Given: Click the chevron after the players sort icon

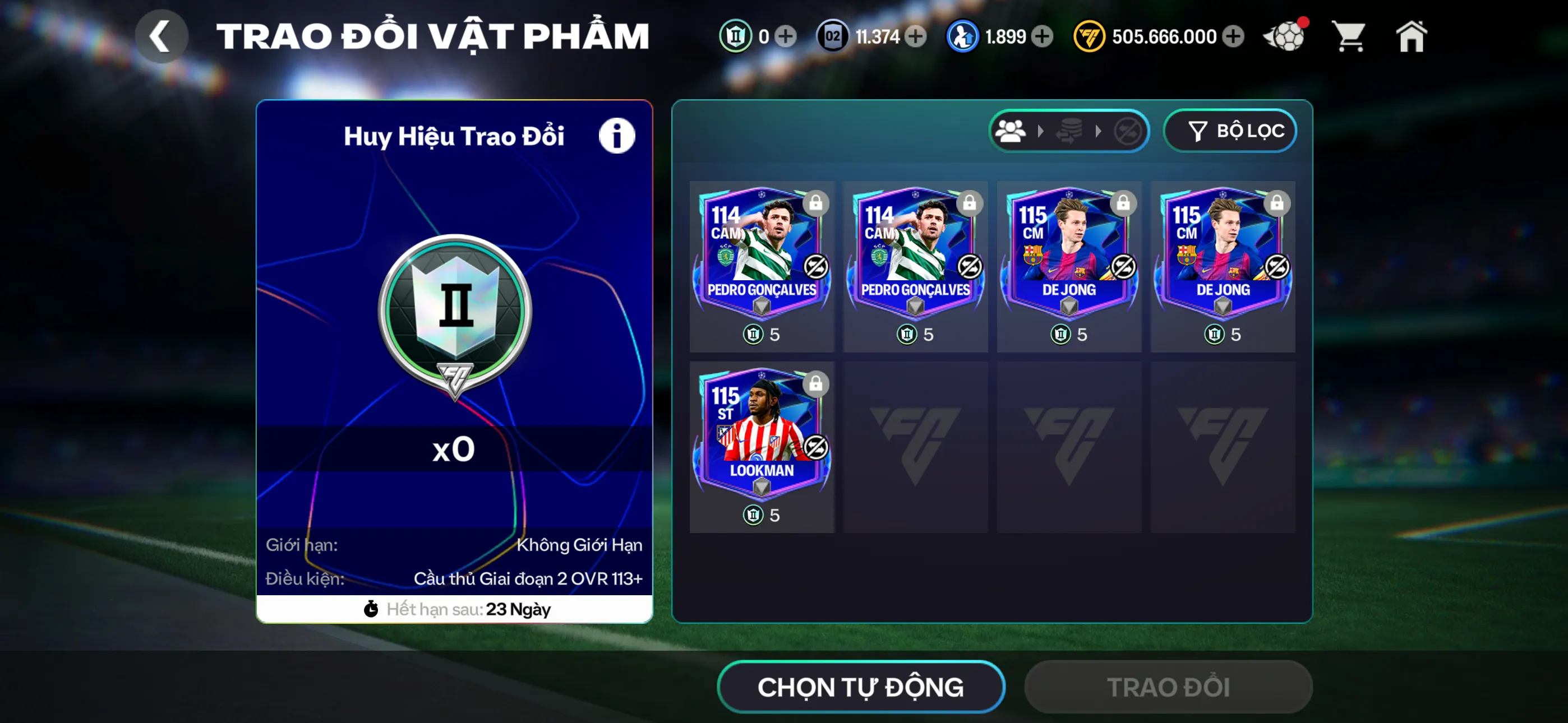Looking at the screenshot, I should click(1041, 129).
